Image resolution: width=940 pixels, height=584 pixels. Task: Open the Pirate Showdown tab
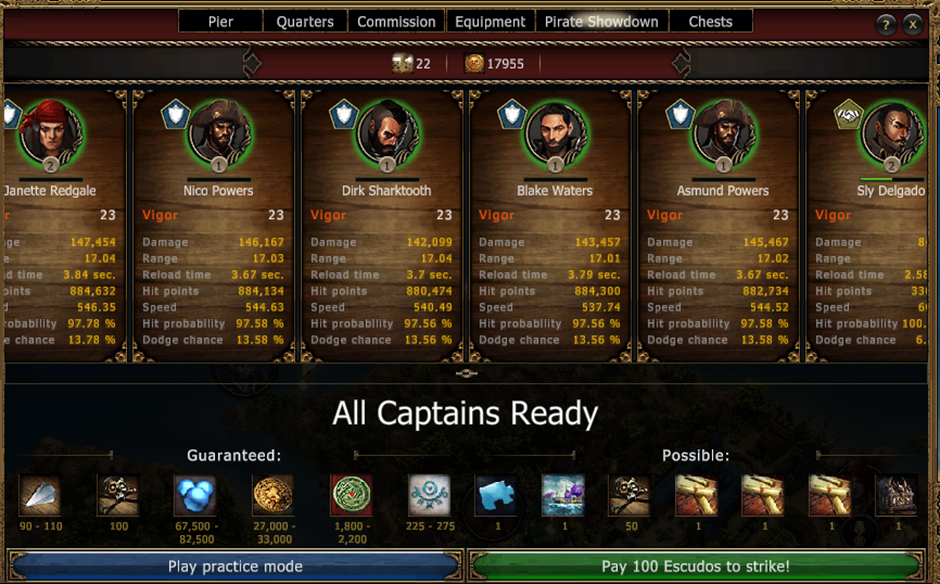click(601, 21)
